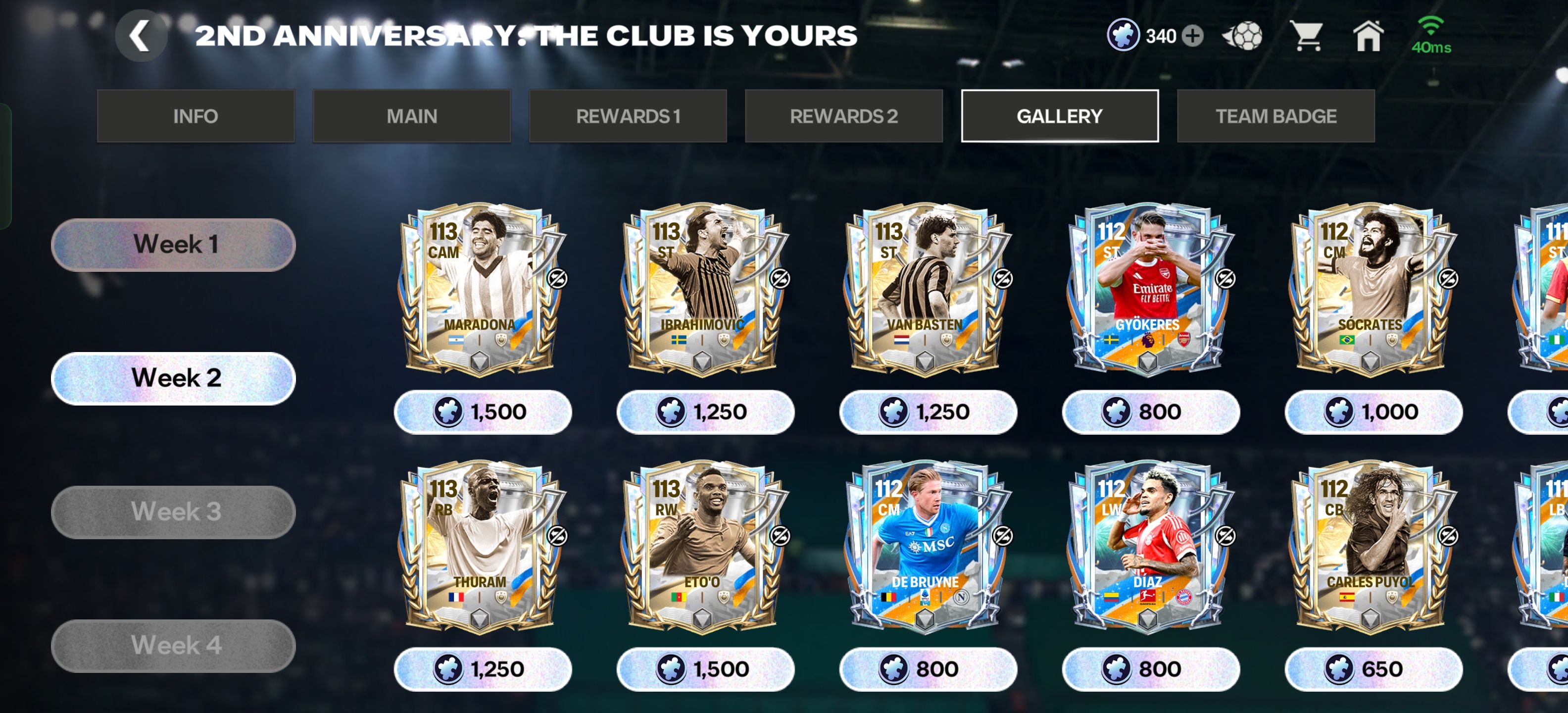Inspect the De Bruyne 112 CM card

point(926,547)
